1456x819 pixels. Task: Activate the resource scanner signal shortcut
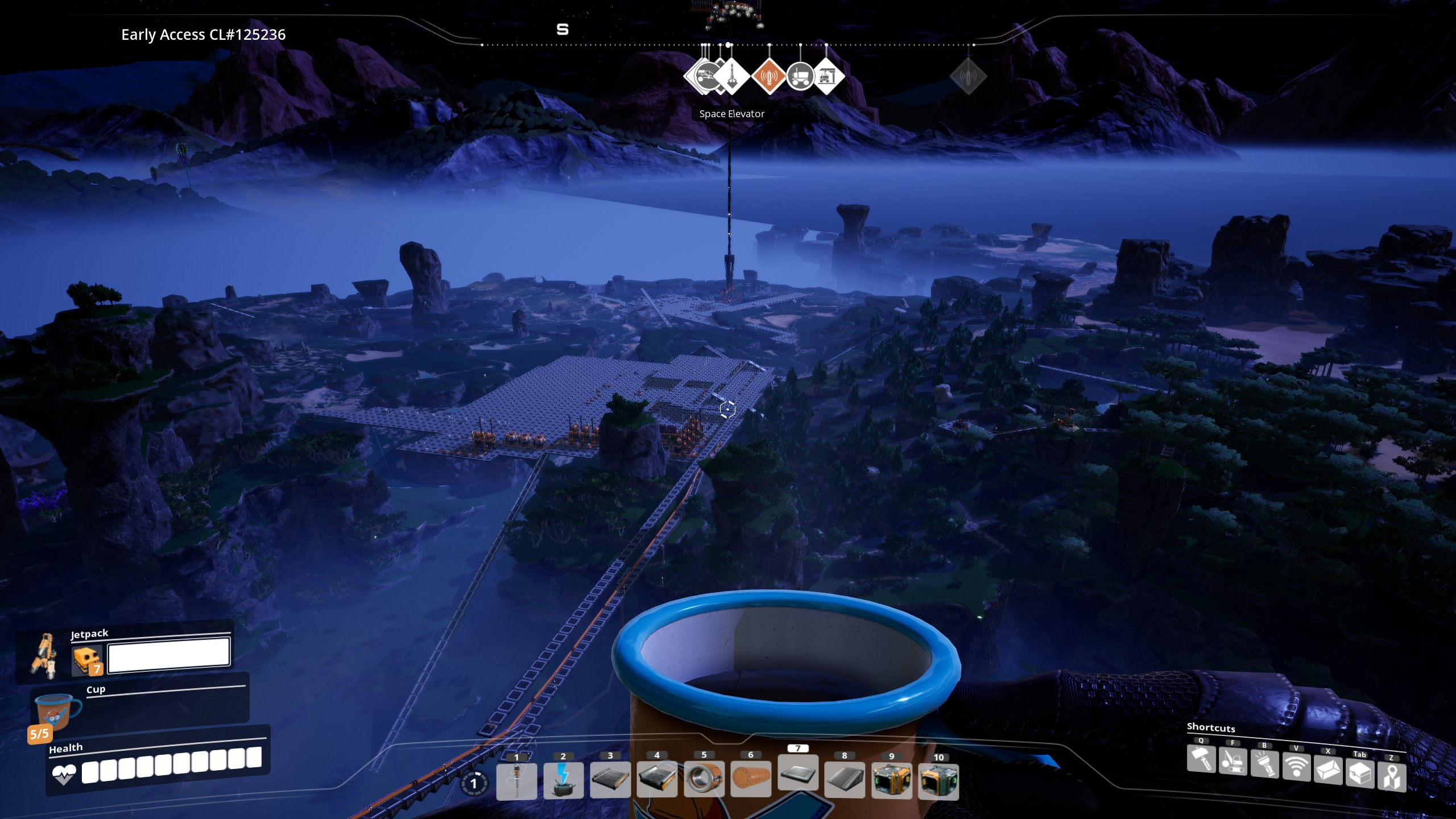pyautogui.click(x=1296, y=767)
